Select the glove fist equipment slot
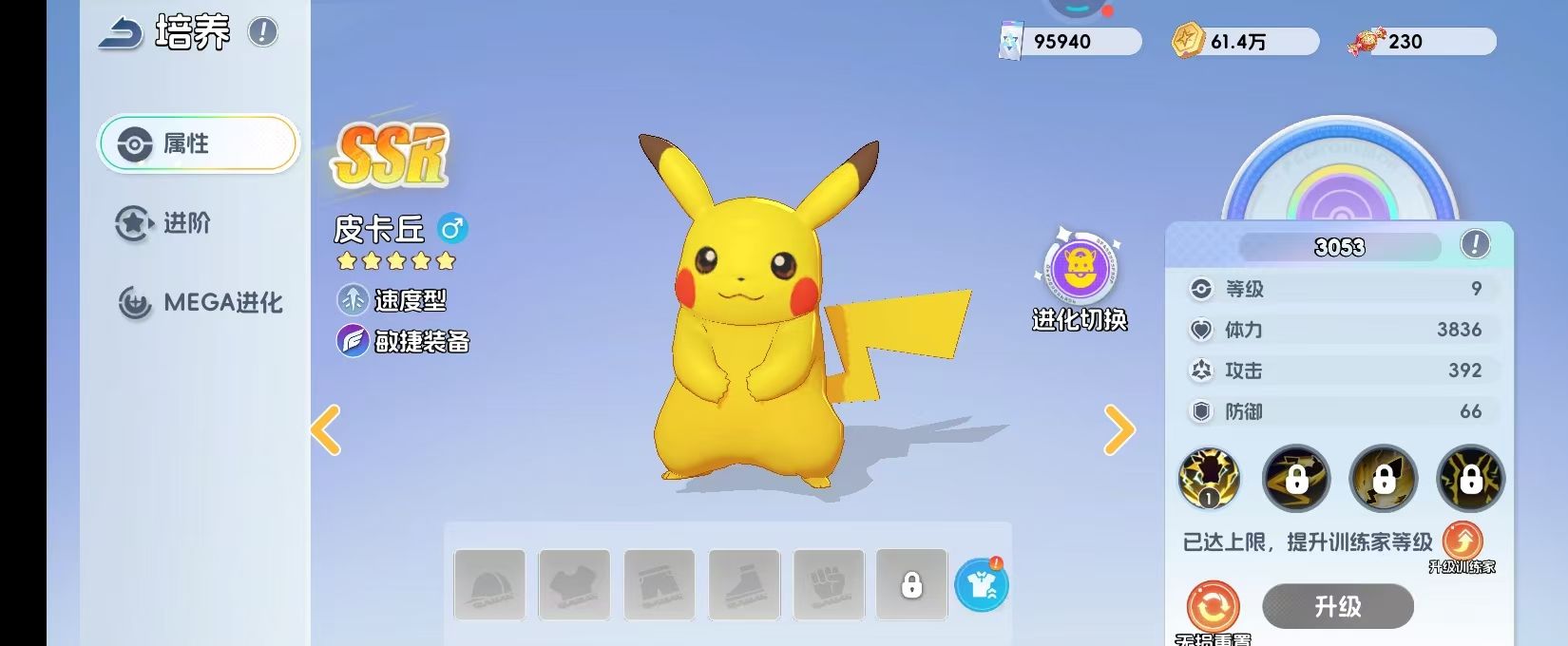 tap(829, 585)
